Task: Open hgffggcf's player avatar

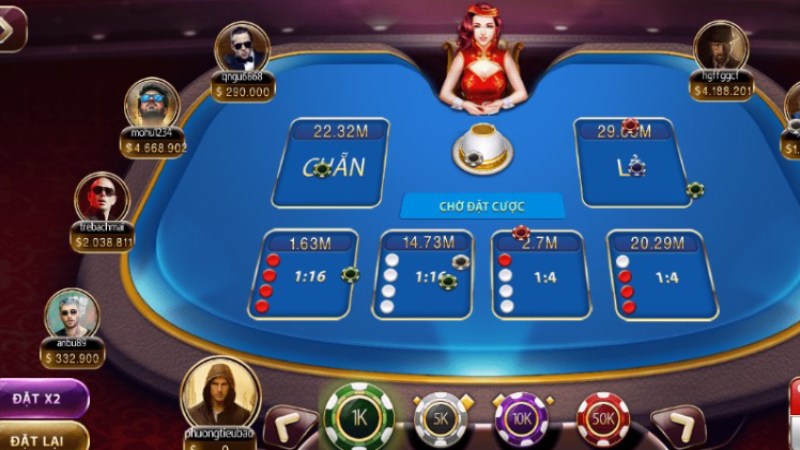Action: coord(720,46)
